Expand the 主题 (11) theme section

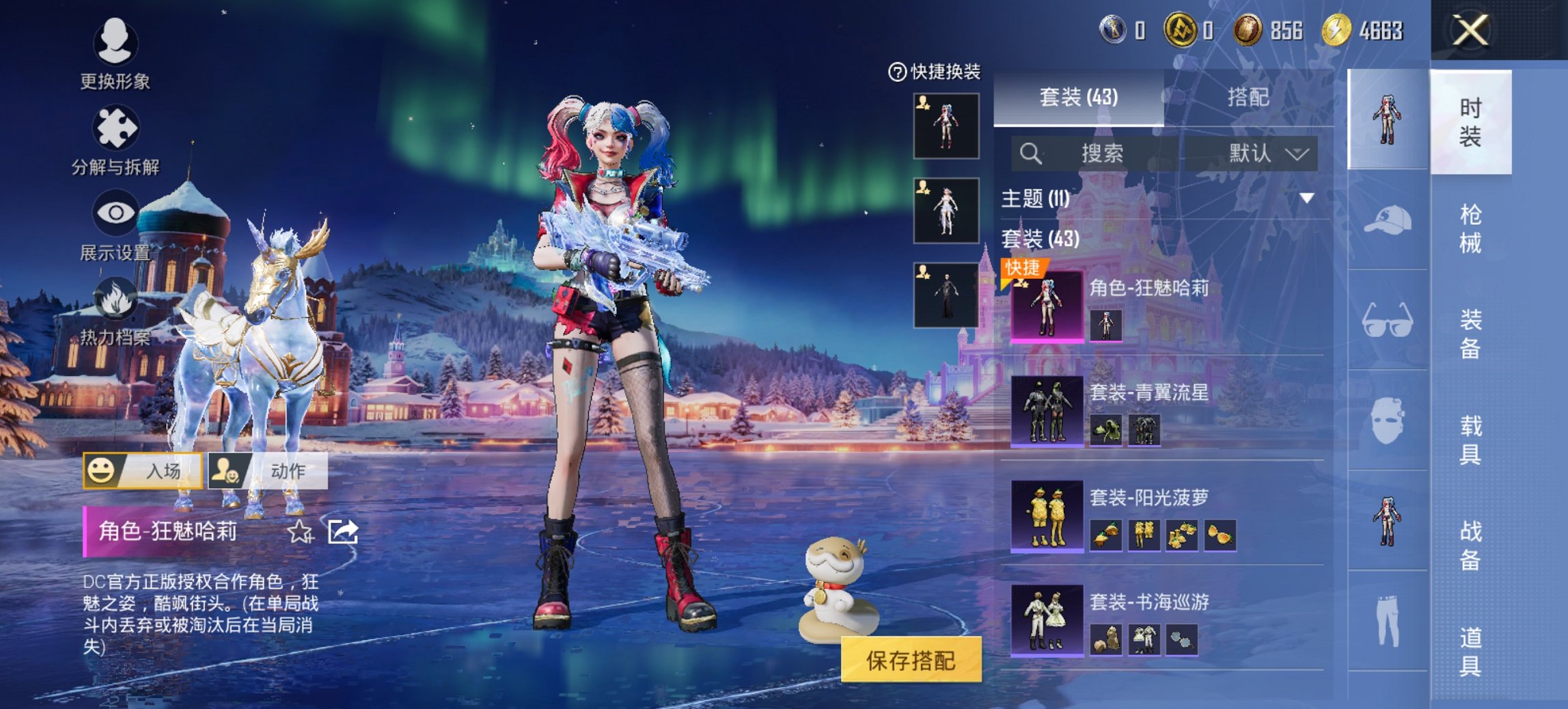(1306, 198)
